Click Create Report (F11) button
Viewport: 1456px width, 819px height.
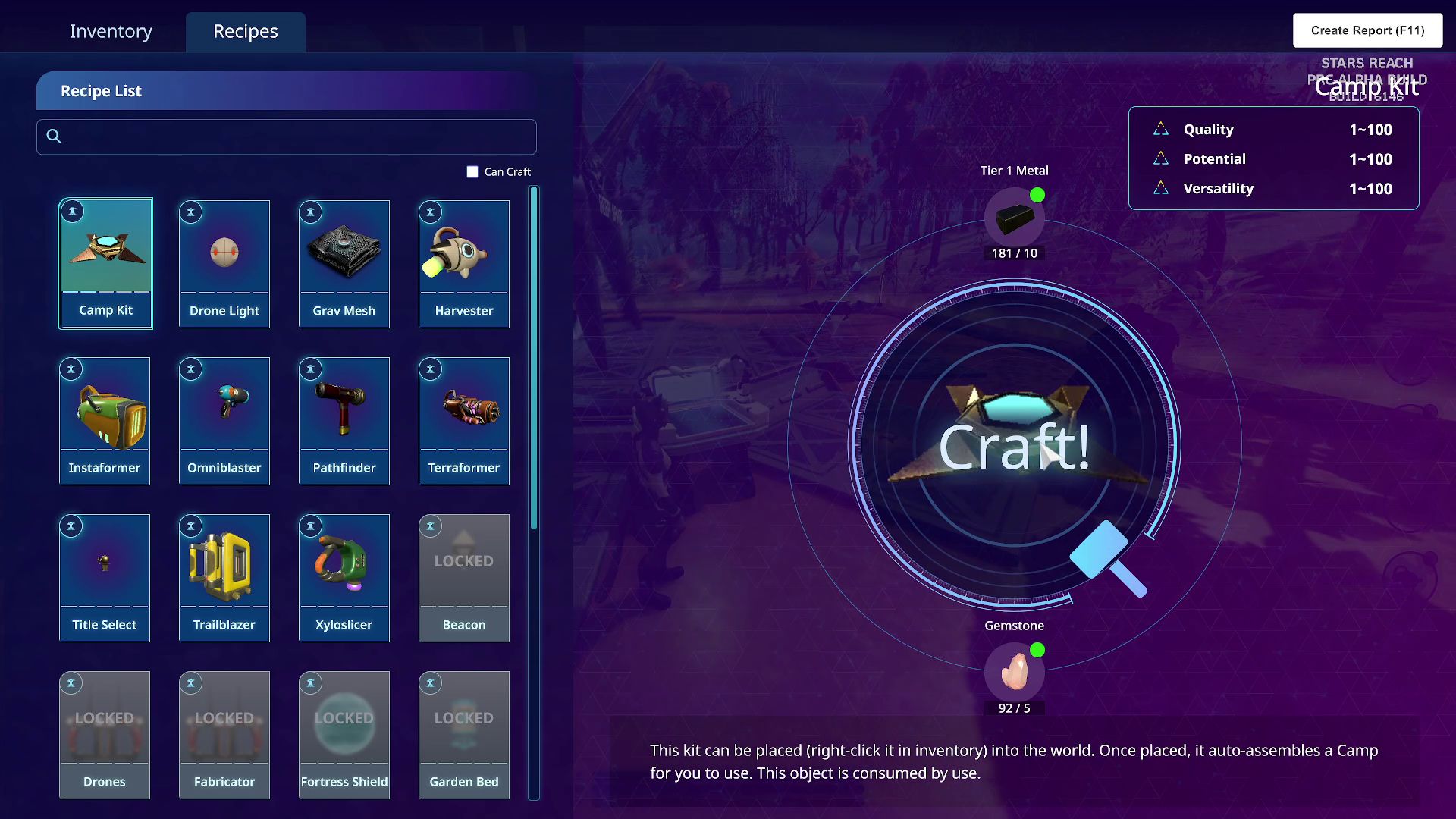click(x=1367, y=30)
